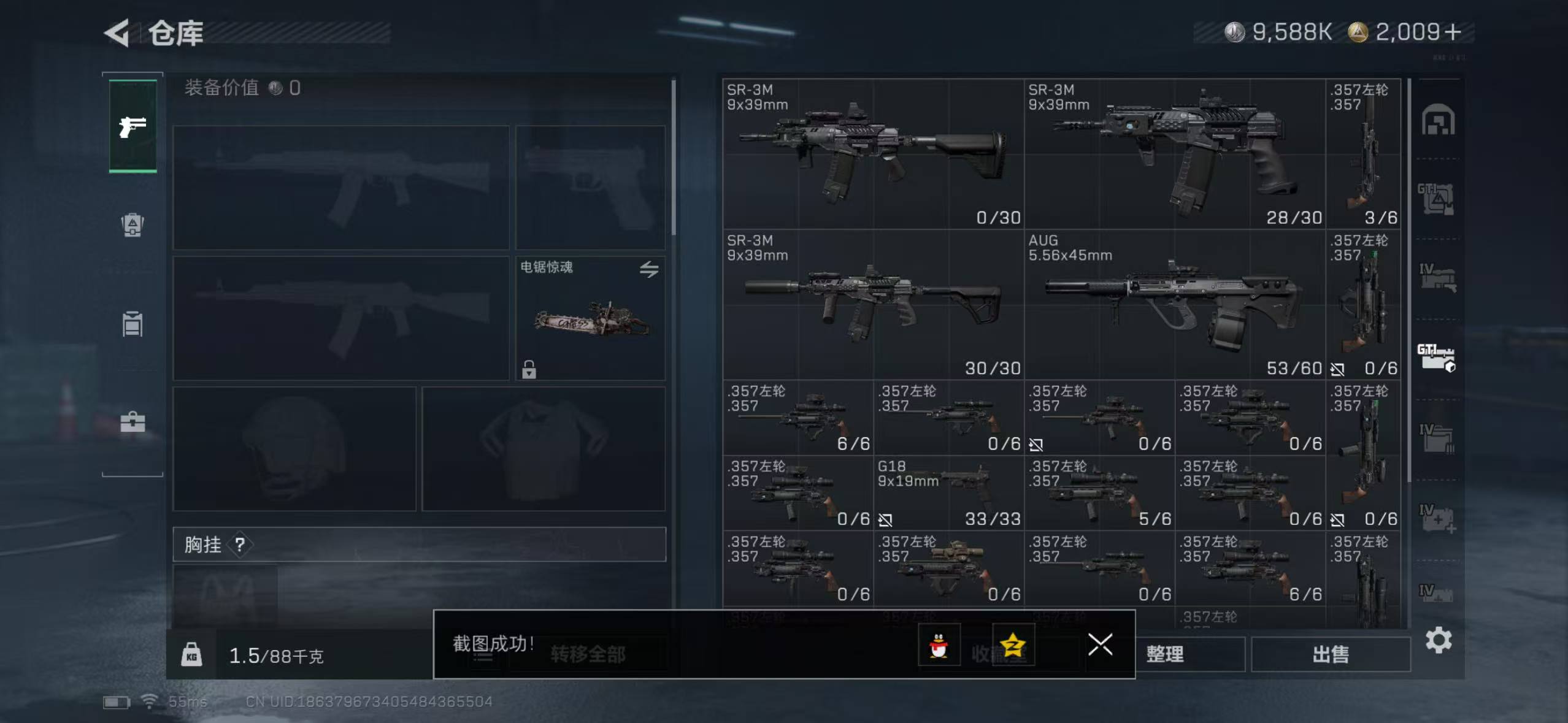Image resolution: width=1568 pixels, height=723 pixels.
Task: Select the pistol/weapons category tab
Action: (132, 126)
